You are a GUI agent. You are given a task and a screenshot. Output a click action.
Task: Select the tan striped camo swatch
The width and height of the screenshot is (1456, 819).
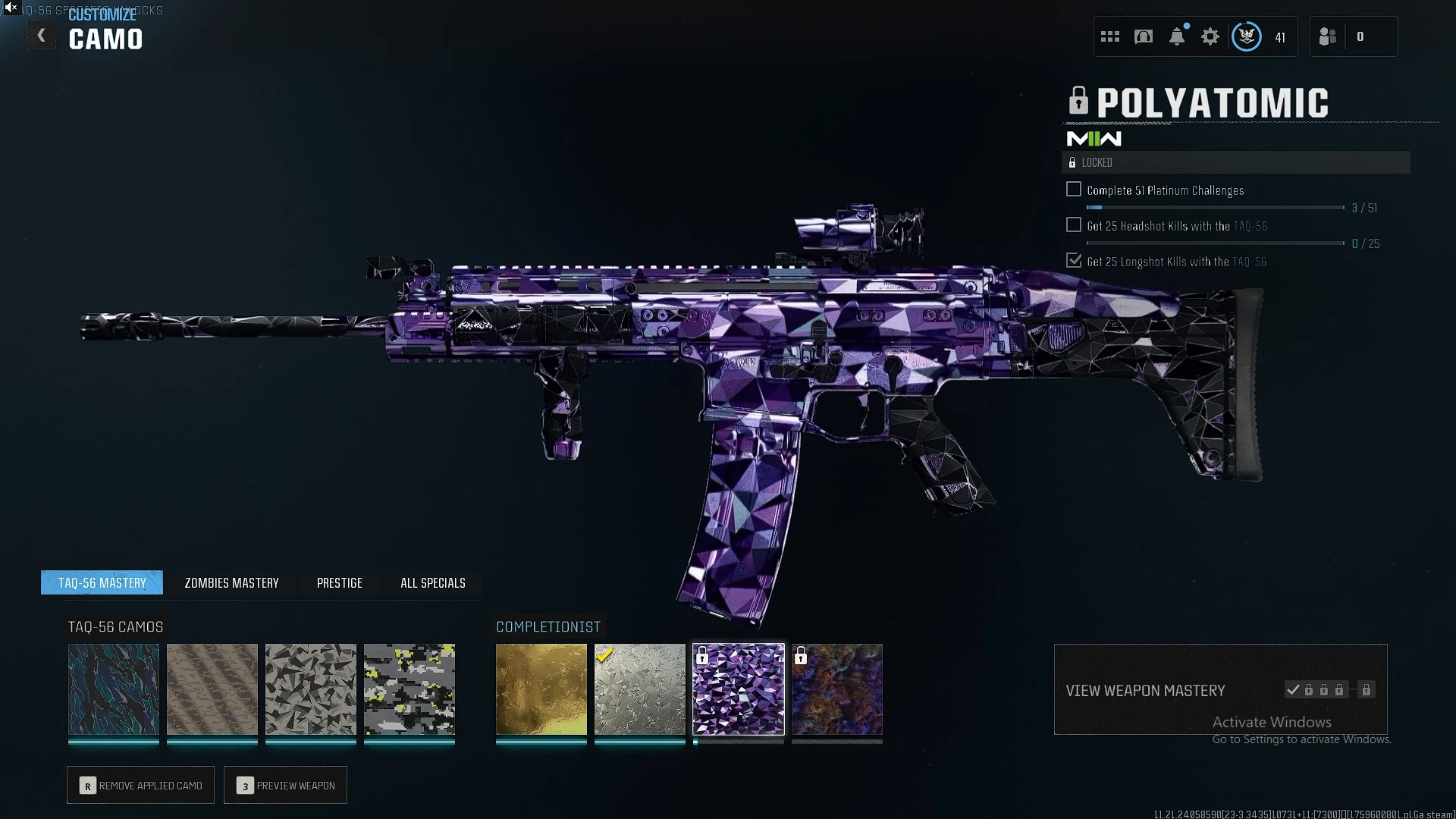click(212, 689)
